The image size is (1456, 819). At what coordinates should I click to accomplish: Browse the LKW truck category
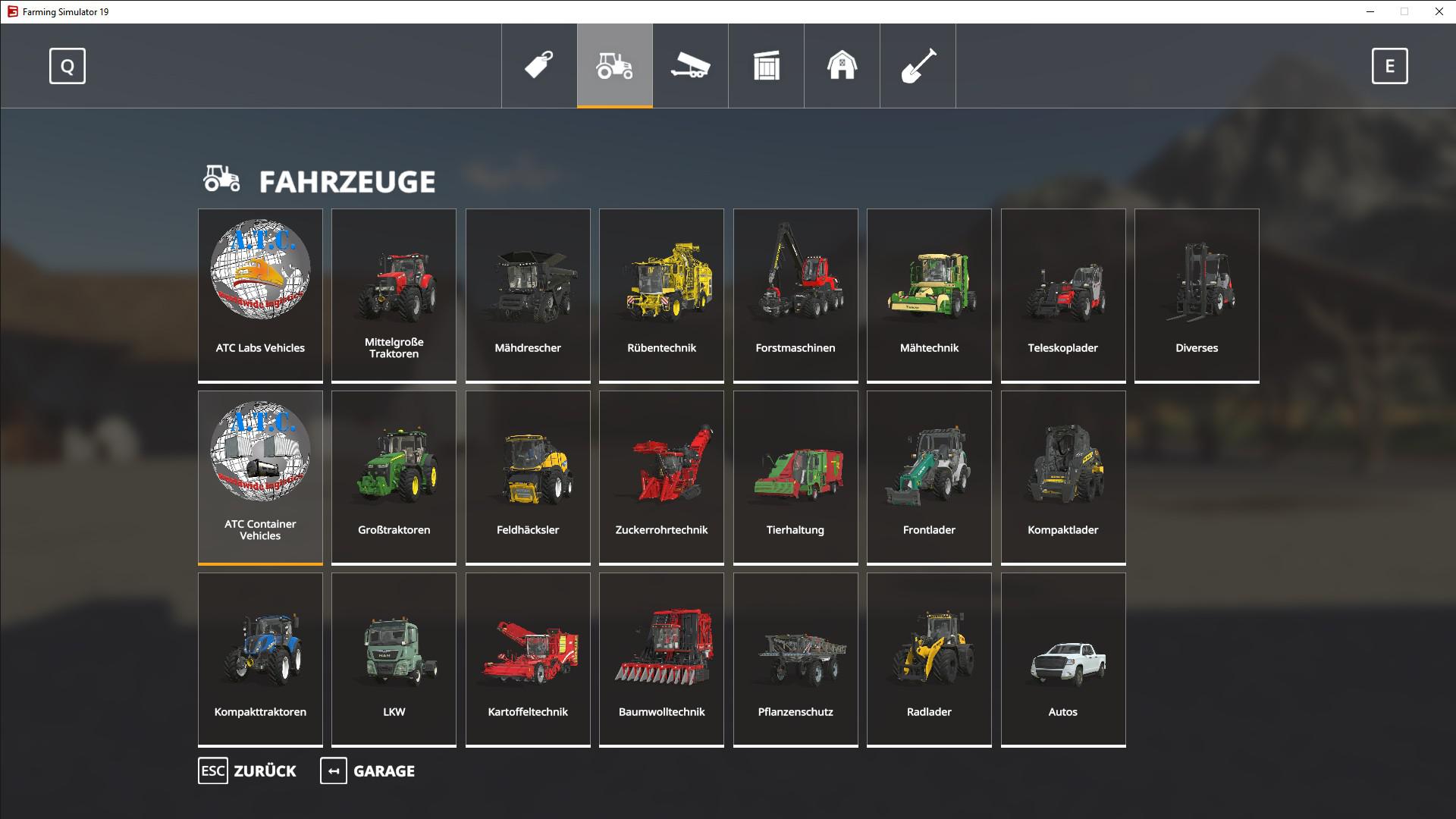tap(394, 659)
